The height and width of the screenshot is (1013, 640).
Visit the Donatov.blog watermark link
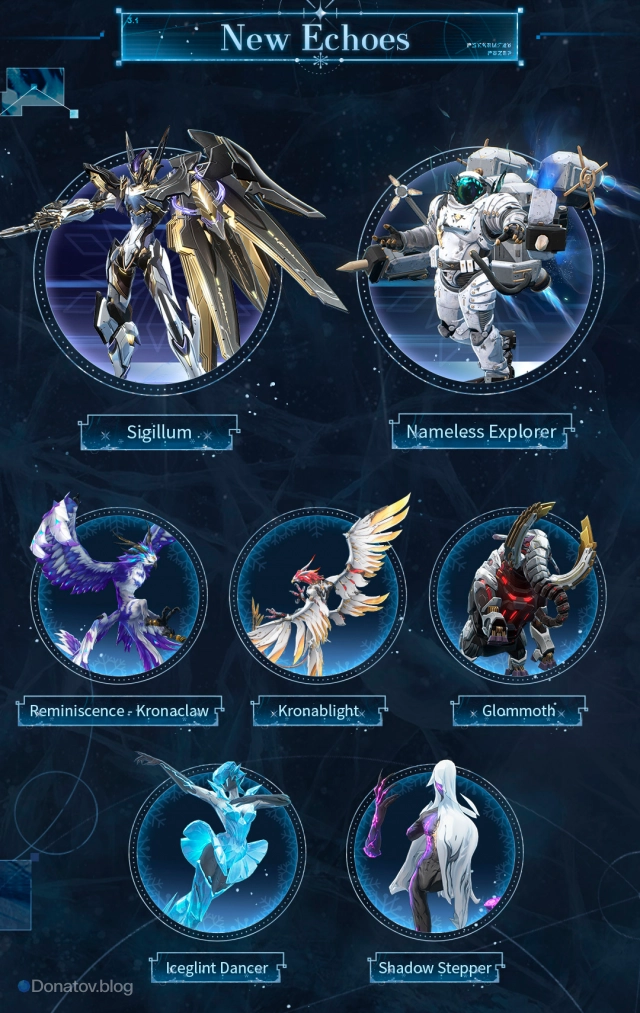76,987
